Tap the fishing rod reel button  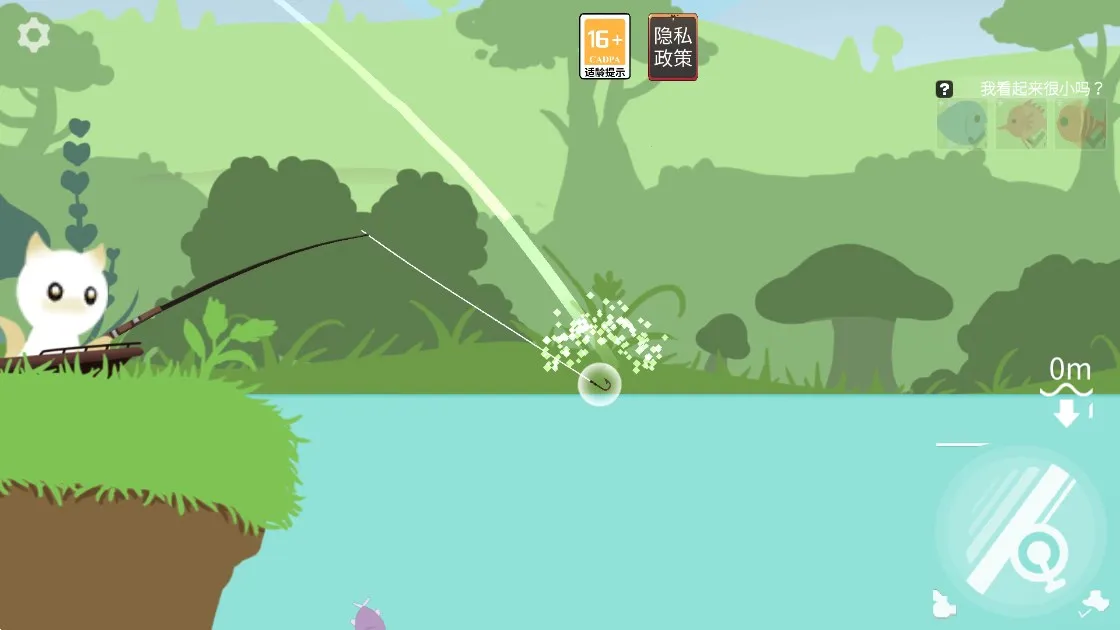point(1020,531)
